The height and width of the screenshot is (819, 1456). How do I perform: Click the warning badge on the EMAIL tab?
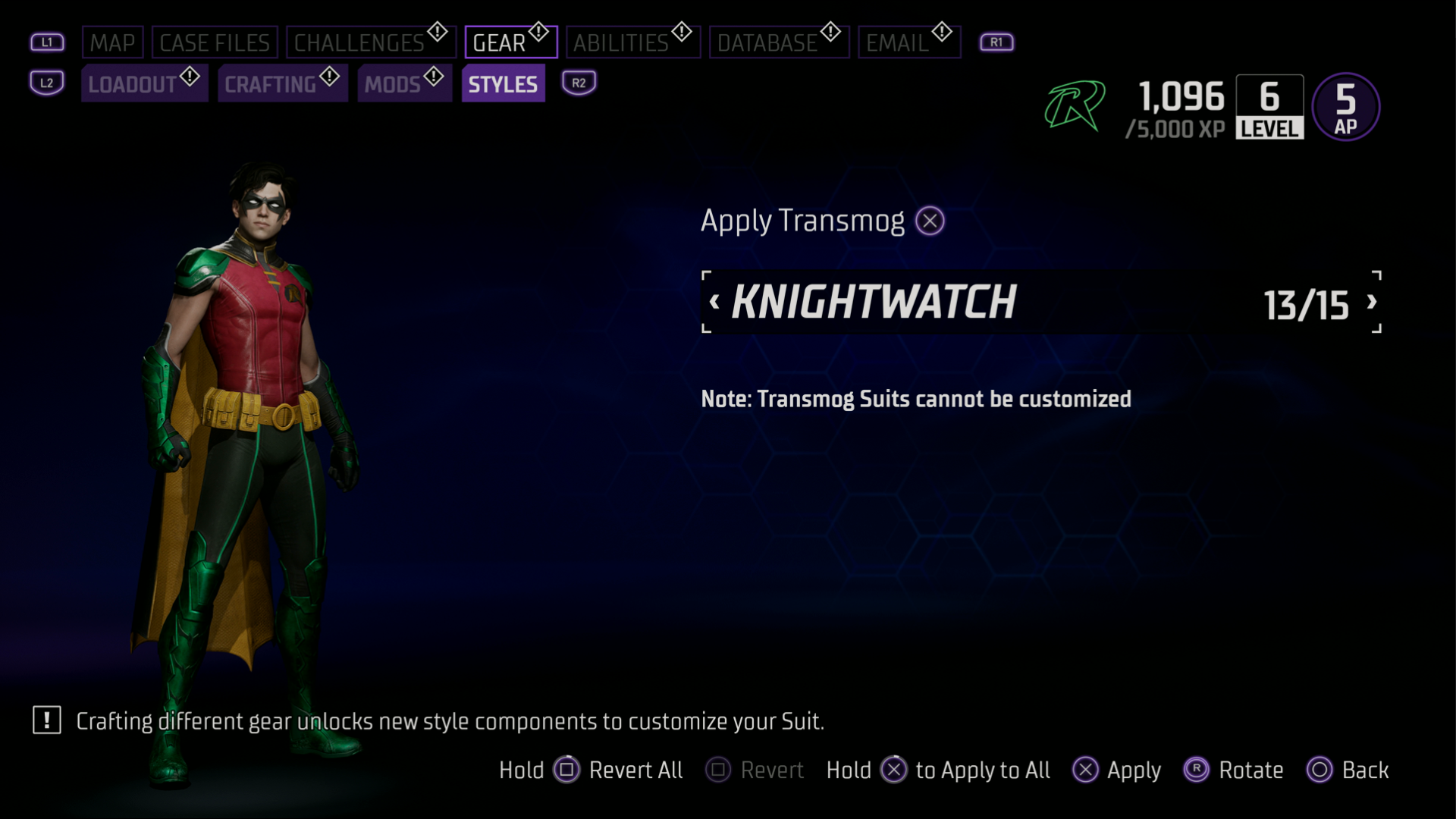[940, 31]
